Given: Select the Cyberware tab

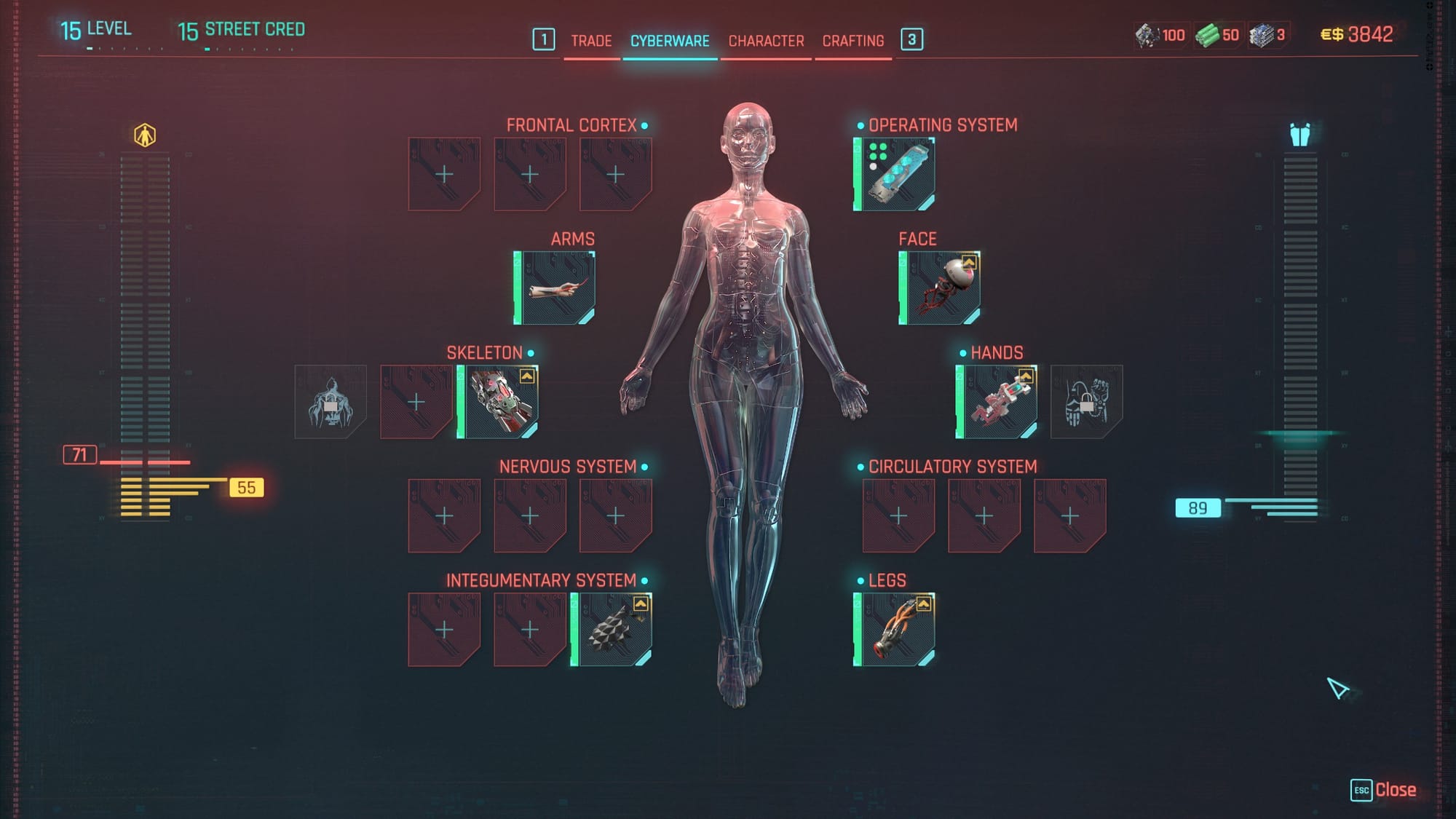Looking at the screenshot, I should pyautogui.click(x=670, y=41).
